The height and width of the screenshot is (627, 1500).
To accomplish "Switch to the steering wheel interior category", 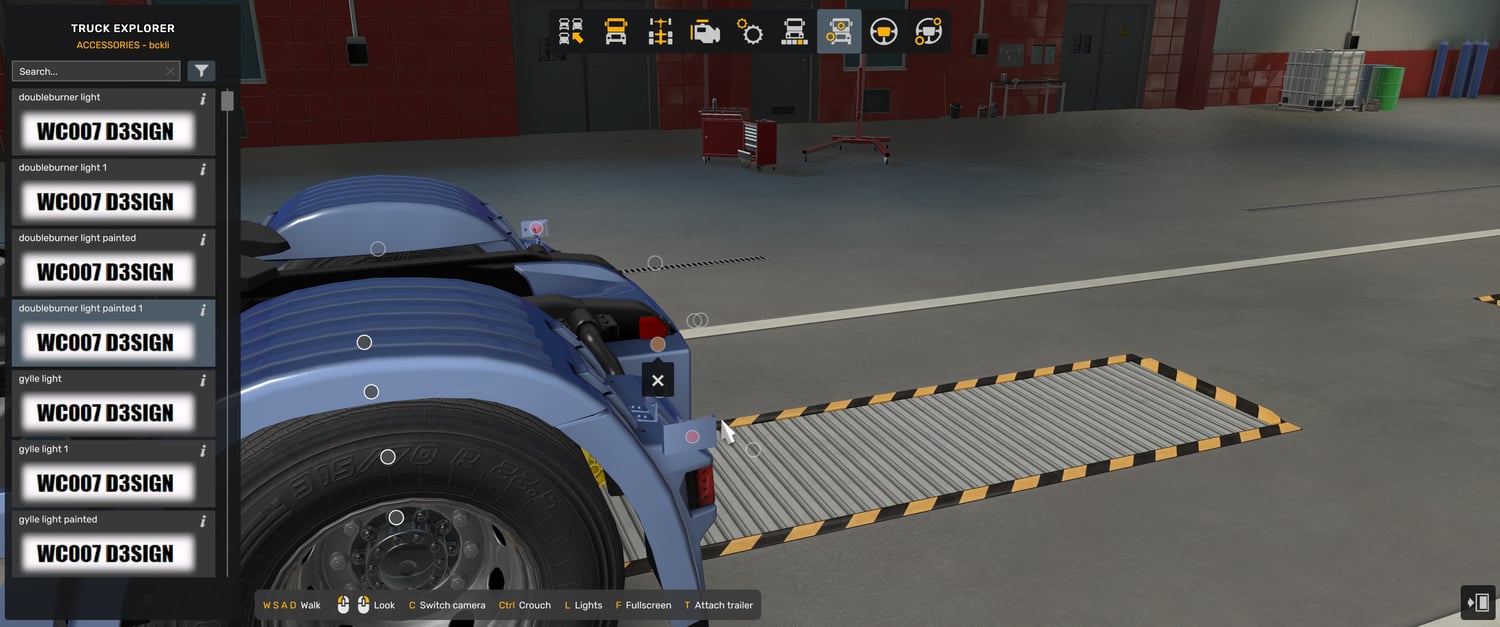I will [883, 32].
